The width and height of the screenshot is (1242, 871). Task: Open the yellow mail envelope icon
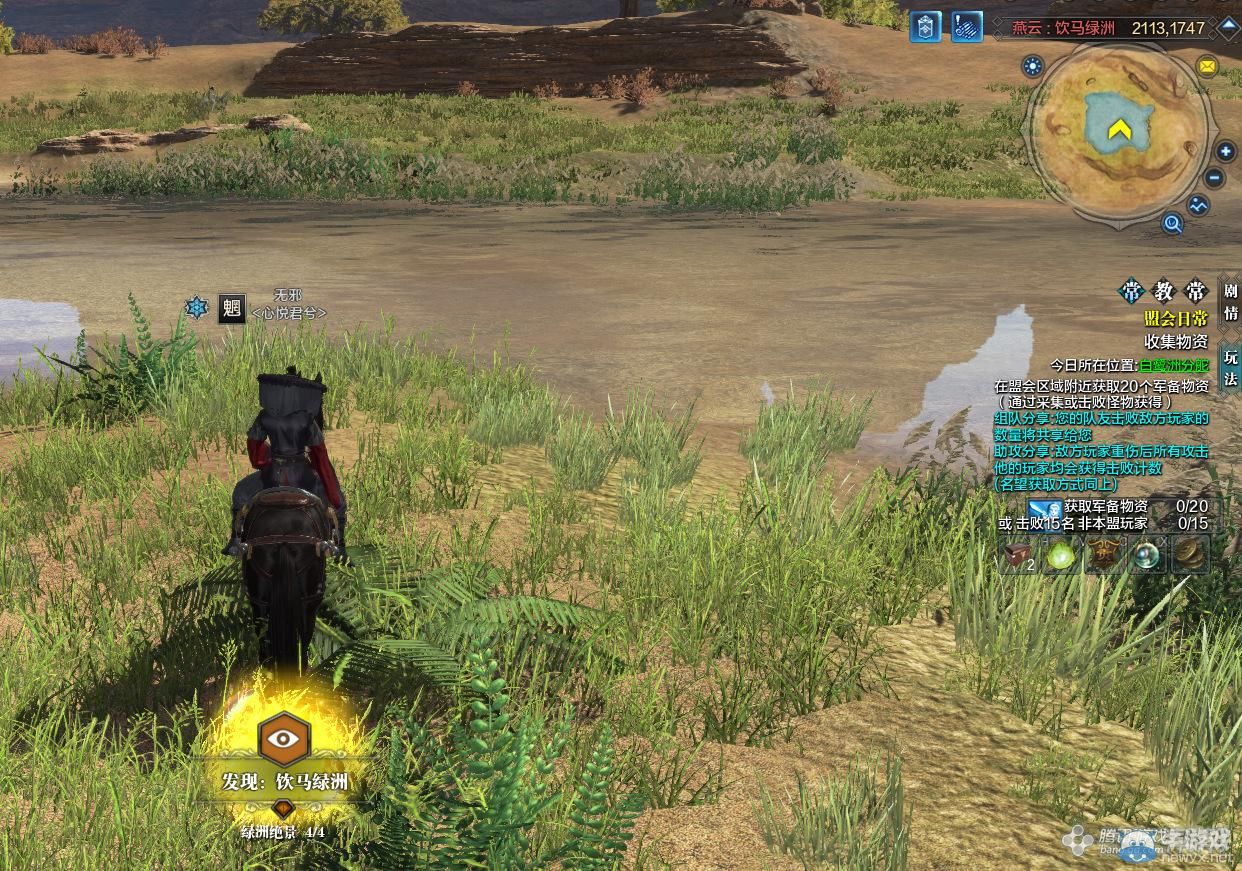tap(1207, 67)
